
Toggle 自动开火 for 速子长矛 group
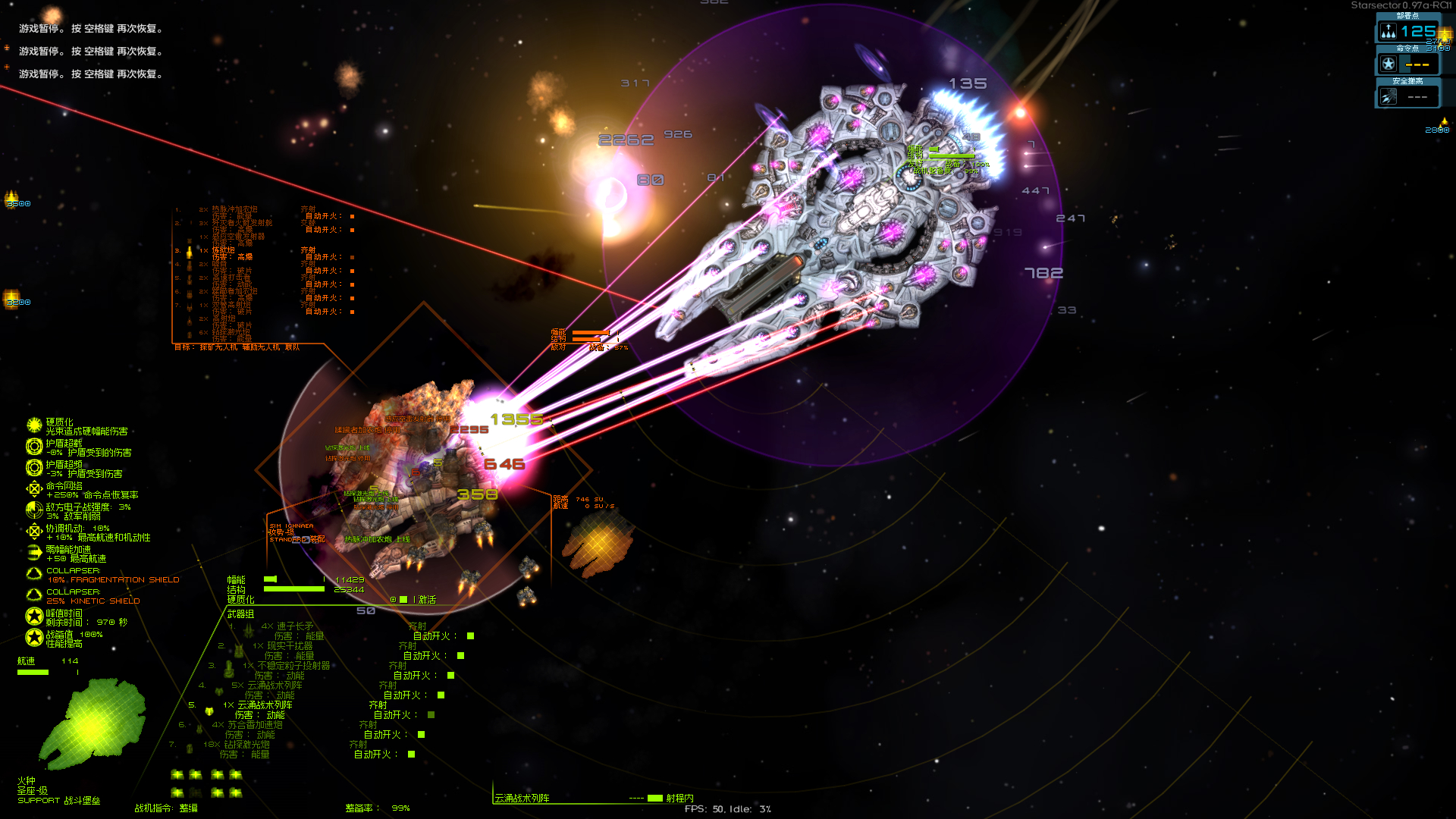tap(470, 636)
